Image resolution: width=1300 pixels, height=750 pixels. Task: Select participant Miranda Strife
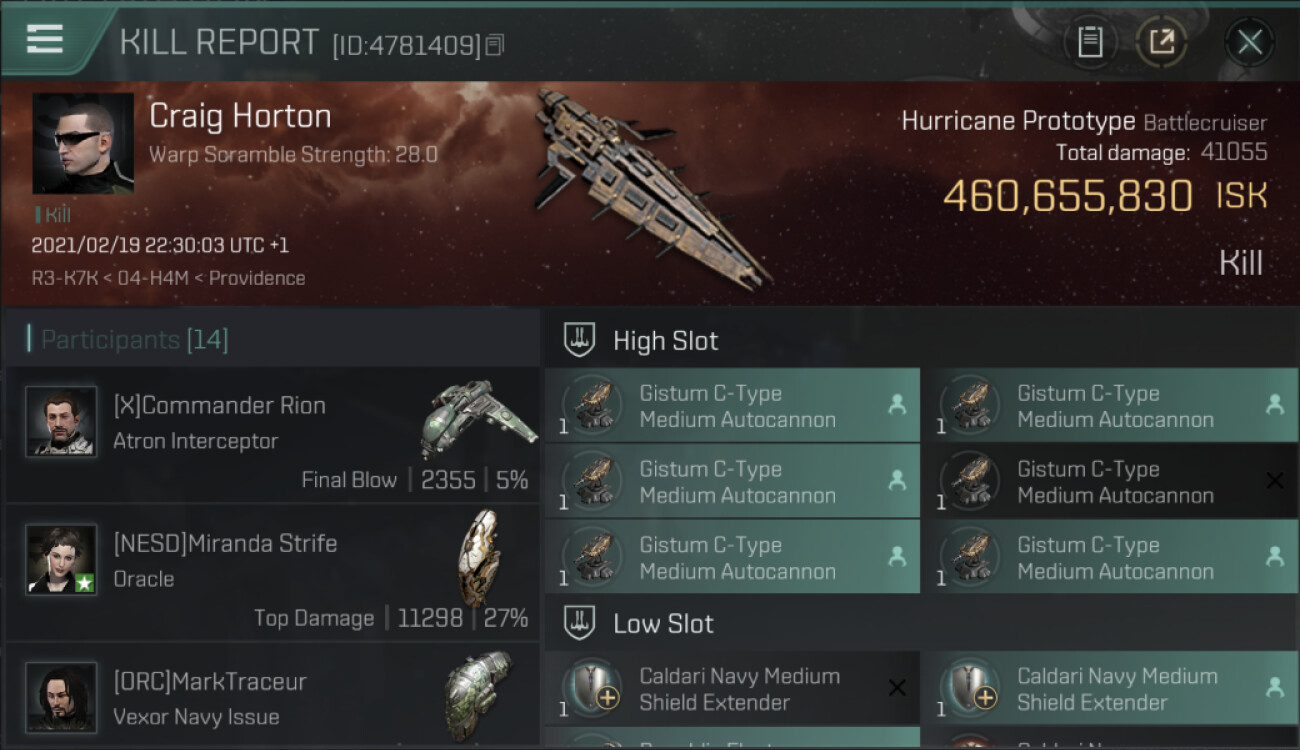click(225, 543)
